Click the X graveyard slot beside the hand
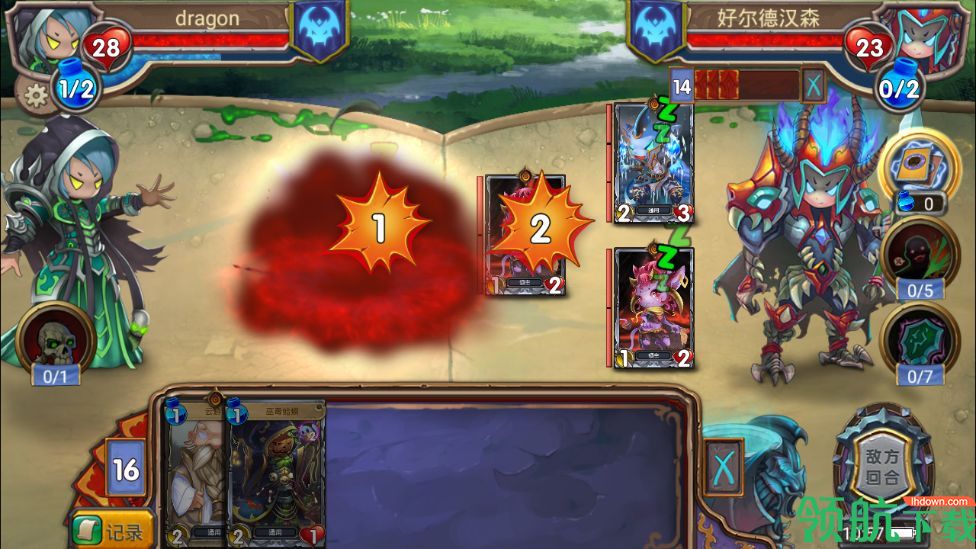This screenshot has height=549, width=976. (724, 467)
